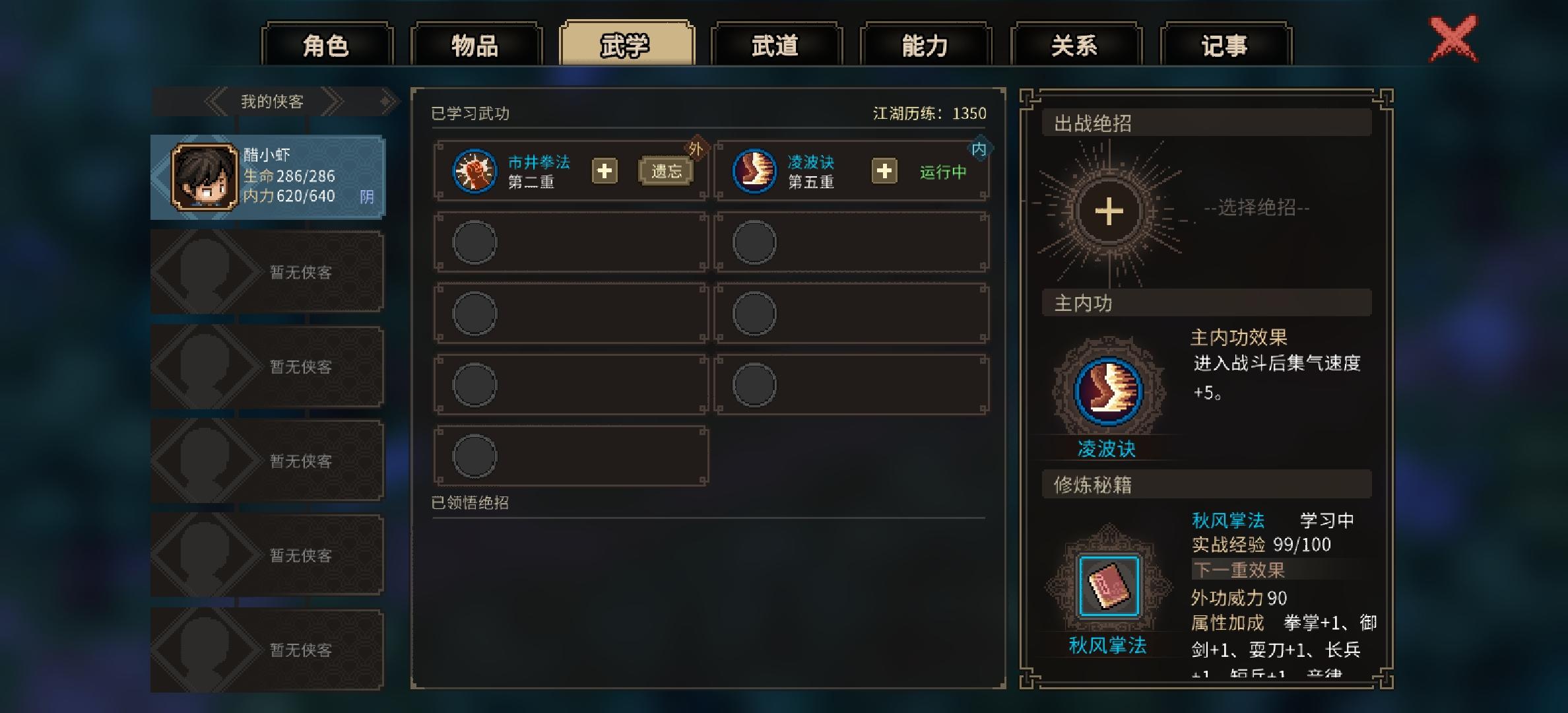The image size is (1568, 713).
Task: Click the 秋风掌法 skill name link
Action: [1229, 521]
